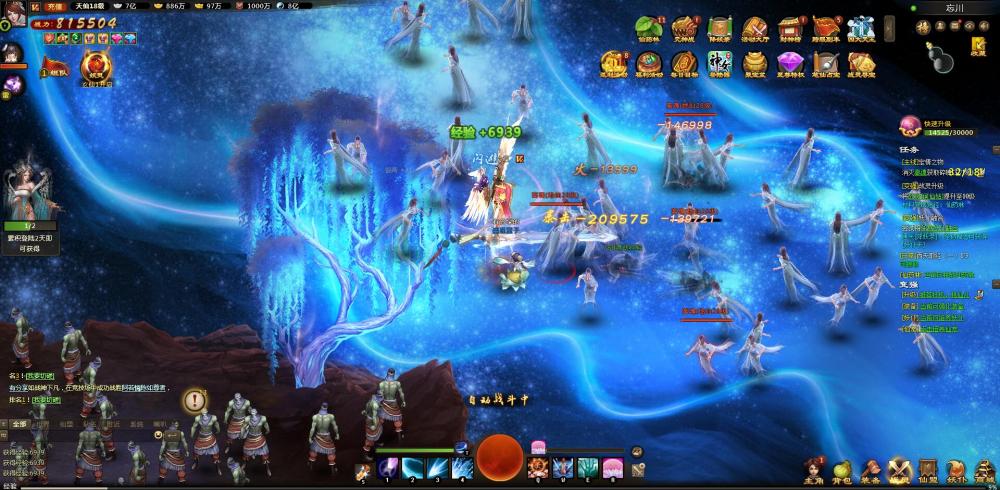Open the icy palace icon

click(861, 28)
